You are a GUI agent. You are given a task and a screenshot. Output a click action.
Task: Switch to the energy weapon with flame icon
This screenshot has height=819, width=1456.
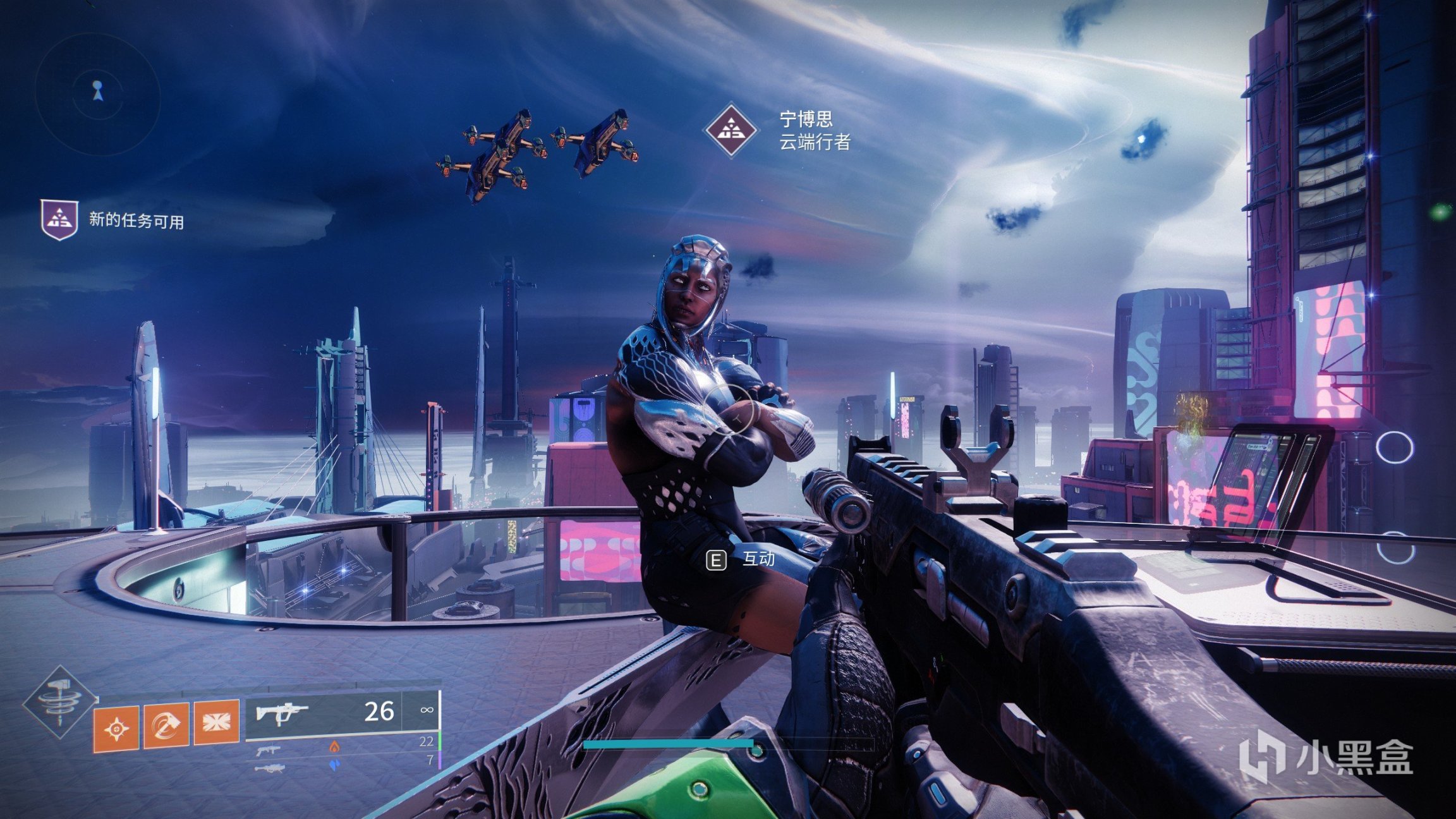coord(269,750)
